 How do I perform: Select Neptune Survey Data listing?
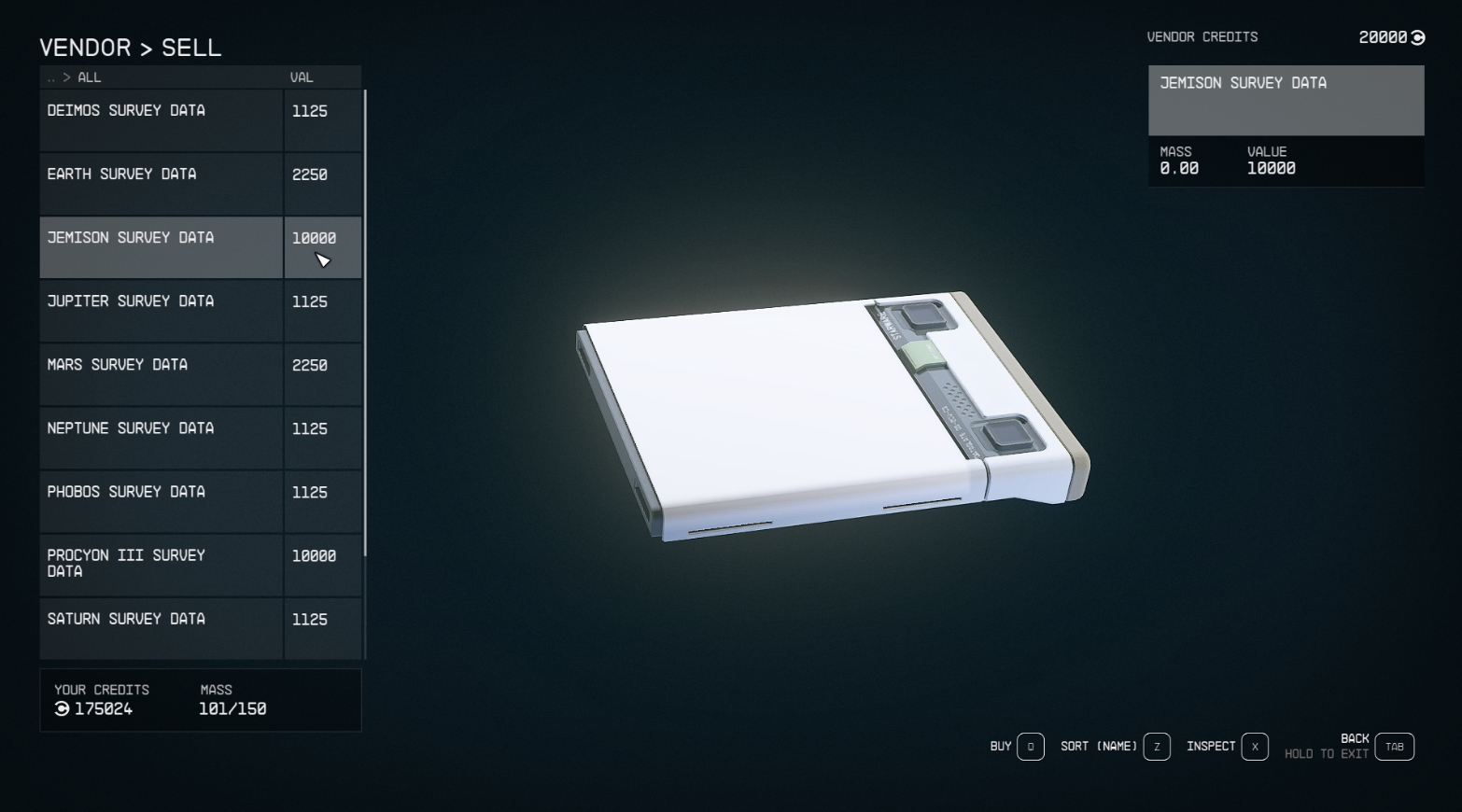[x=161, y=438]
